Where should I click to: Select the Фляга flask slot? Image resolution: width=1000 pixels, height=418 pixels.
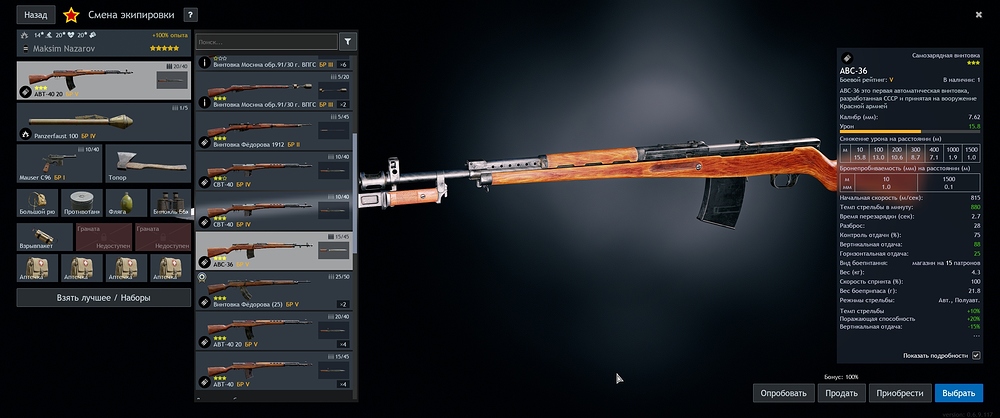[125, 202]
